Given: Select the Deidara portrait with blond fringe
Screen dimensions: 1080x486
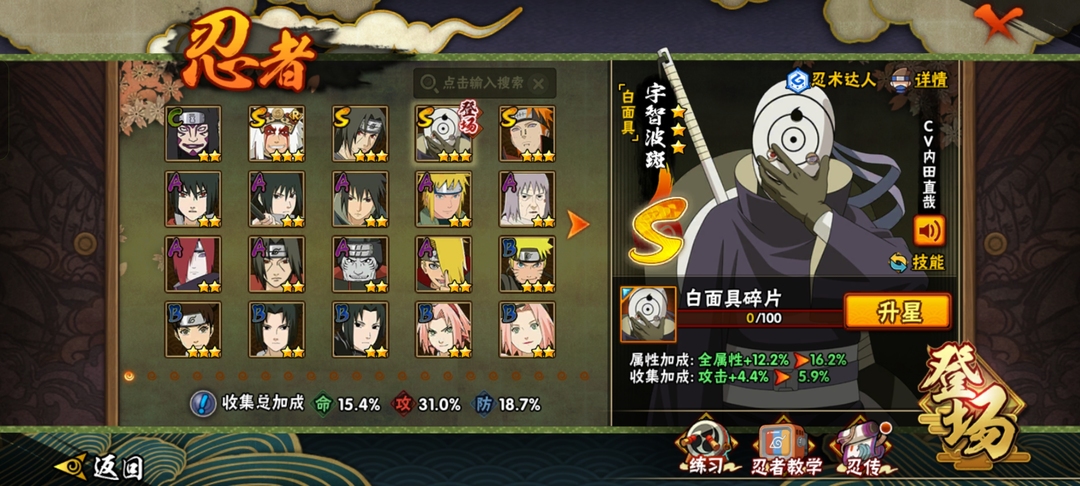Looking at the screenshot, I should click(444, 264).
